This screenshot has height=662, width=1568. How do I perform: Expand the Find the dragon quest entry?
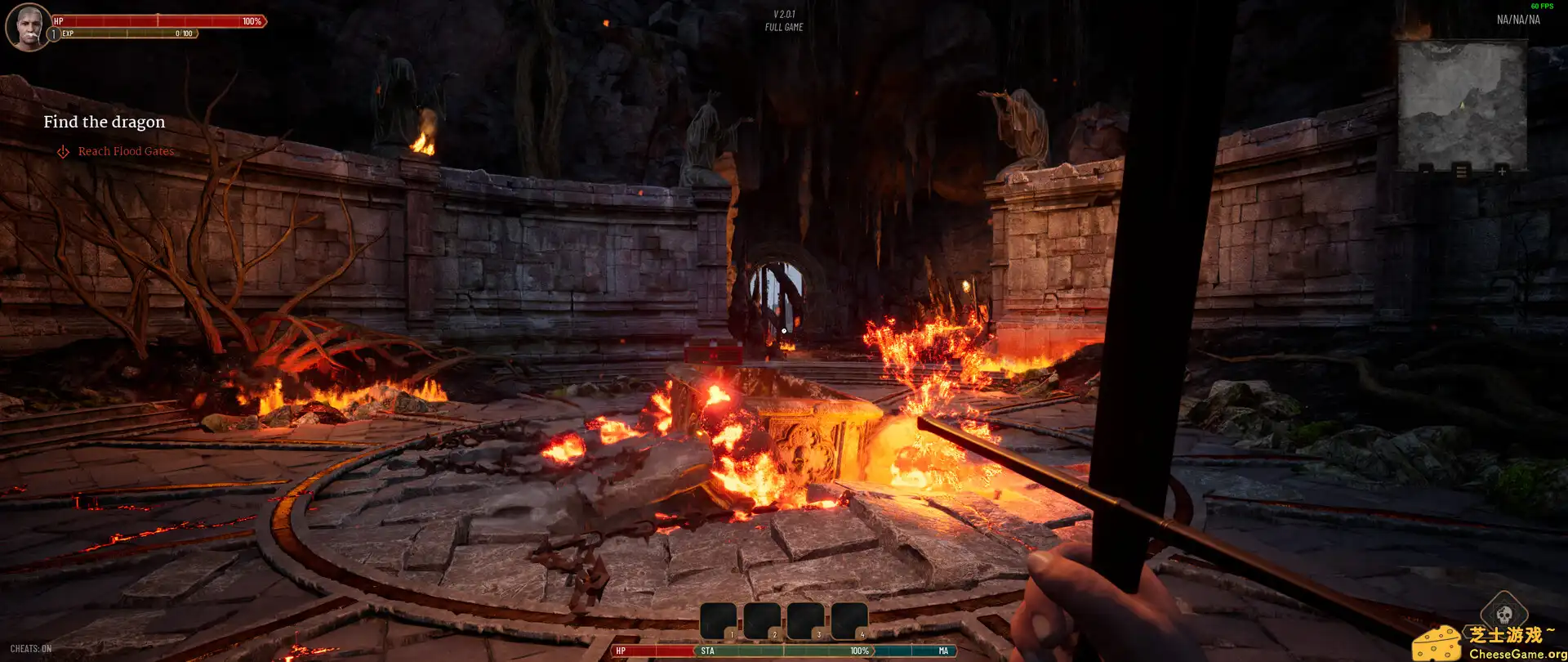tap(104, 121)
